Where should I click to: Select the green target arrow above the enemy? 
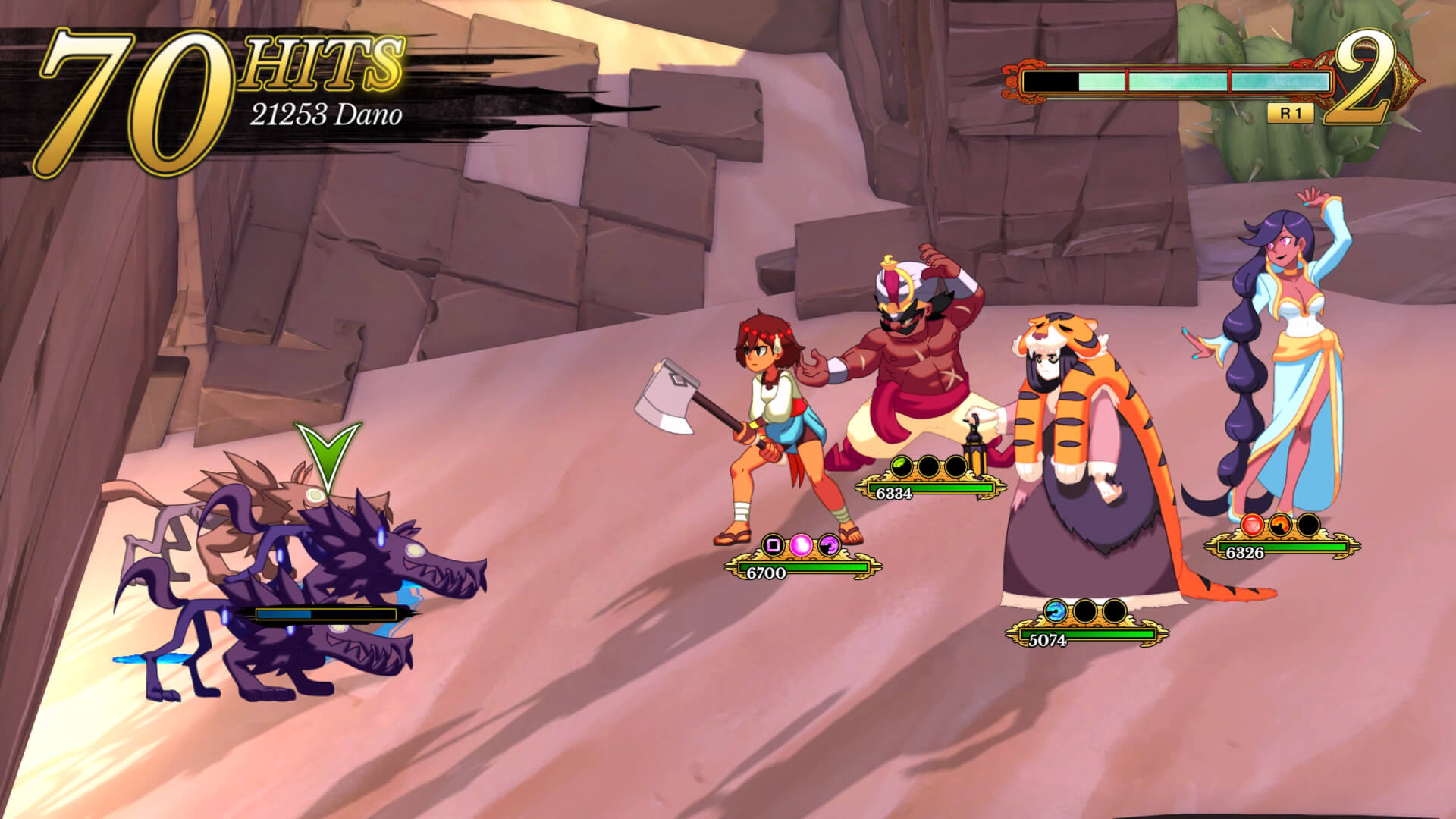coord(328,455)
